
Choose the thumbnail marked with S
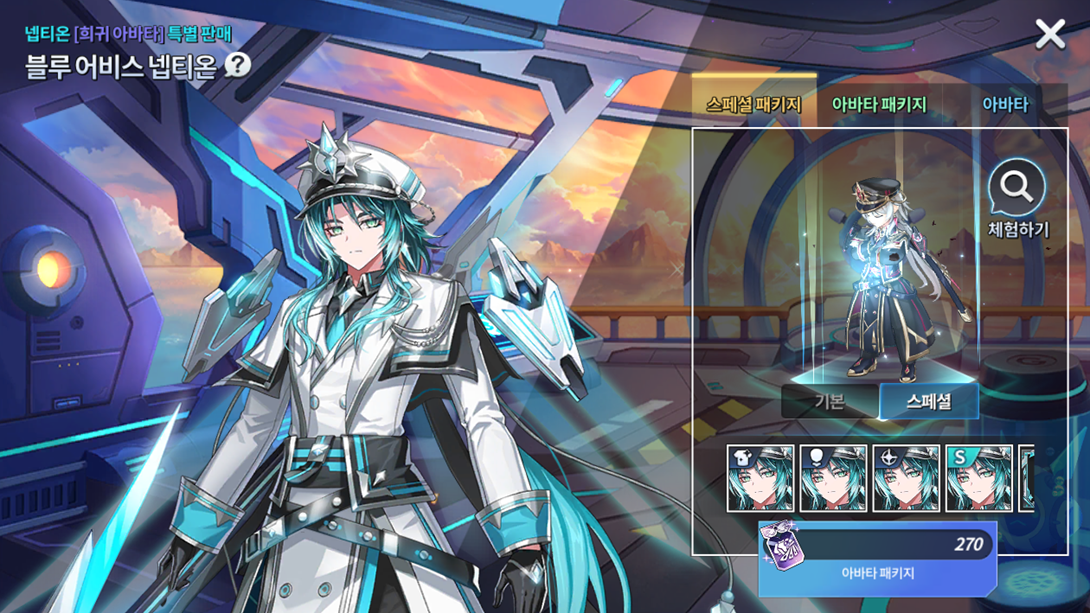point(979,478)
